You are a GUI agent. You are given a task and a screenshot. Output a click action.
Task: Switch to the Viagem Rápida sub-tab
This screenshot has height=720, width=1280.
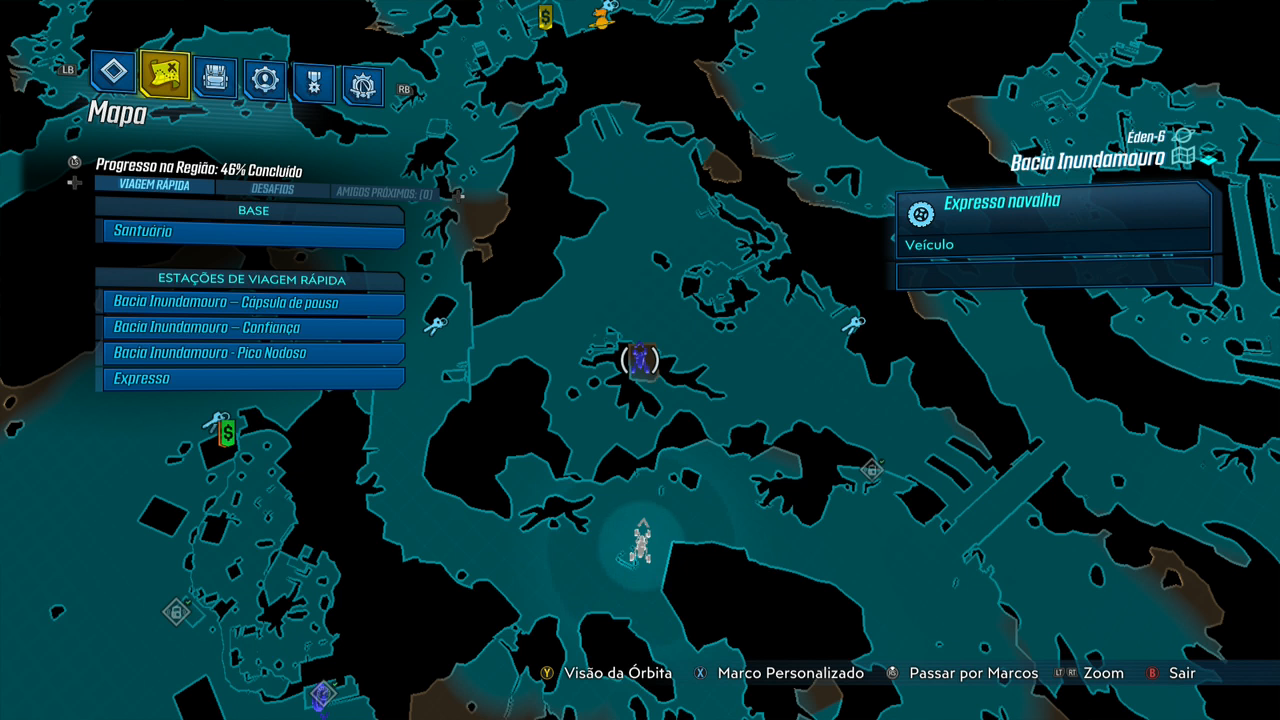[153, 185]
